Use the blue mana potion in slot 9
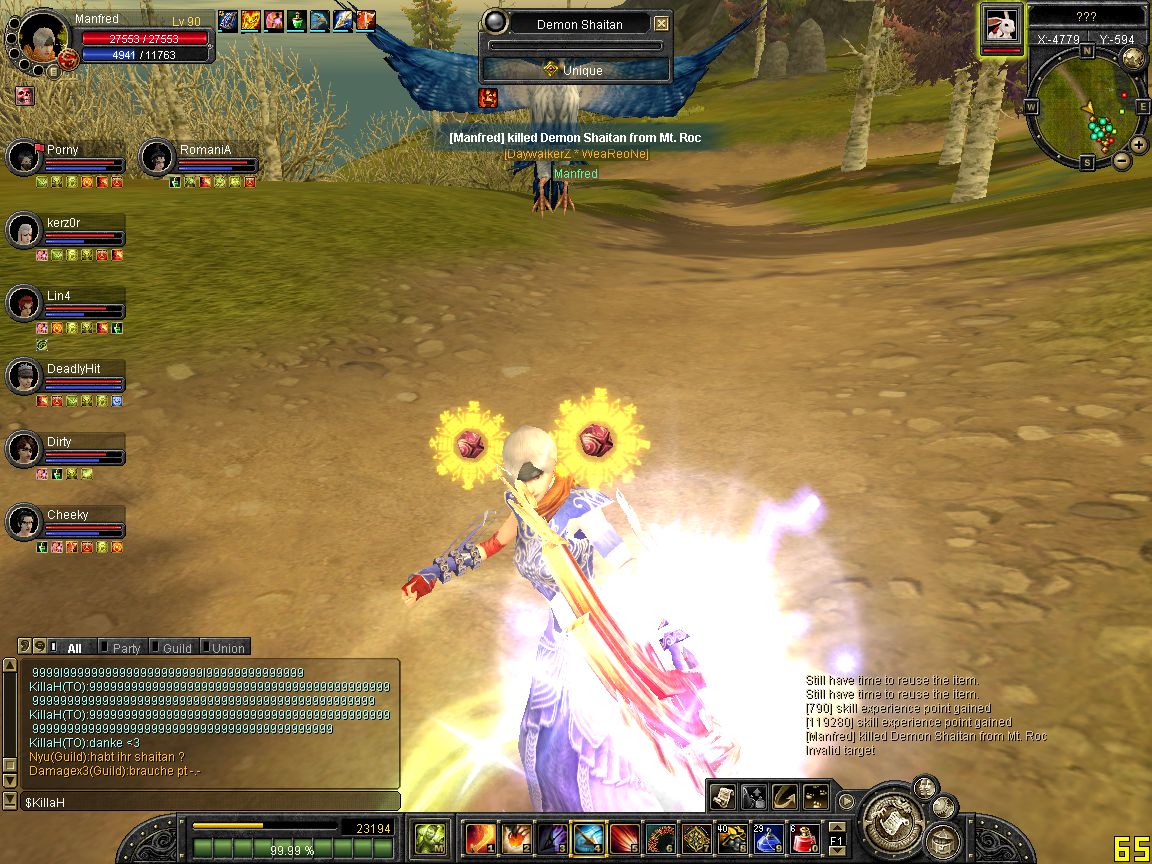 [x=768, y=837]
